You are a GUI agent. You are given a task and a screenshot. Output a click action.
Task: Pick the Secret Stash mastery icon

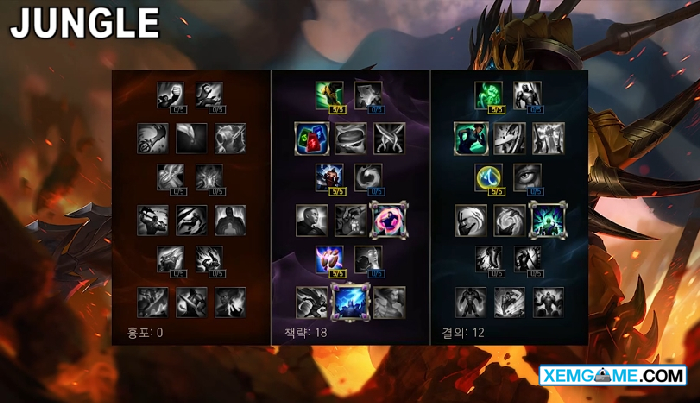[350, 137]
